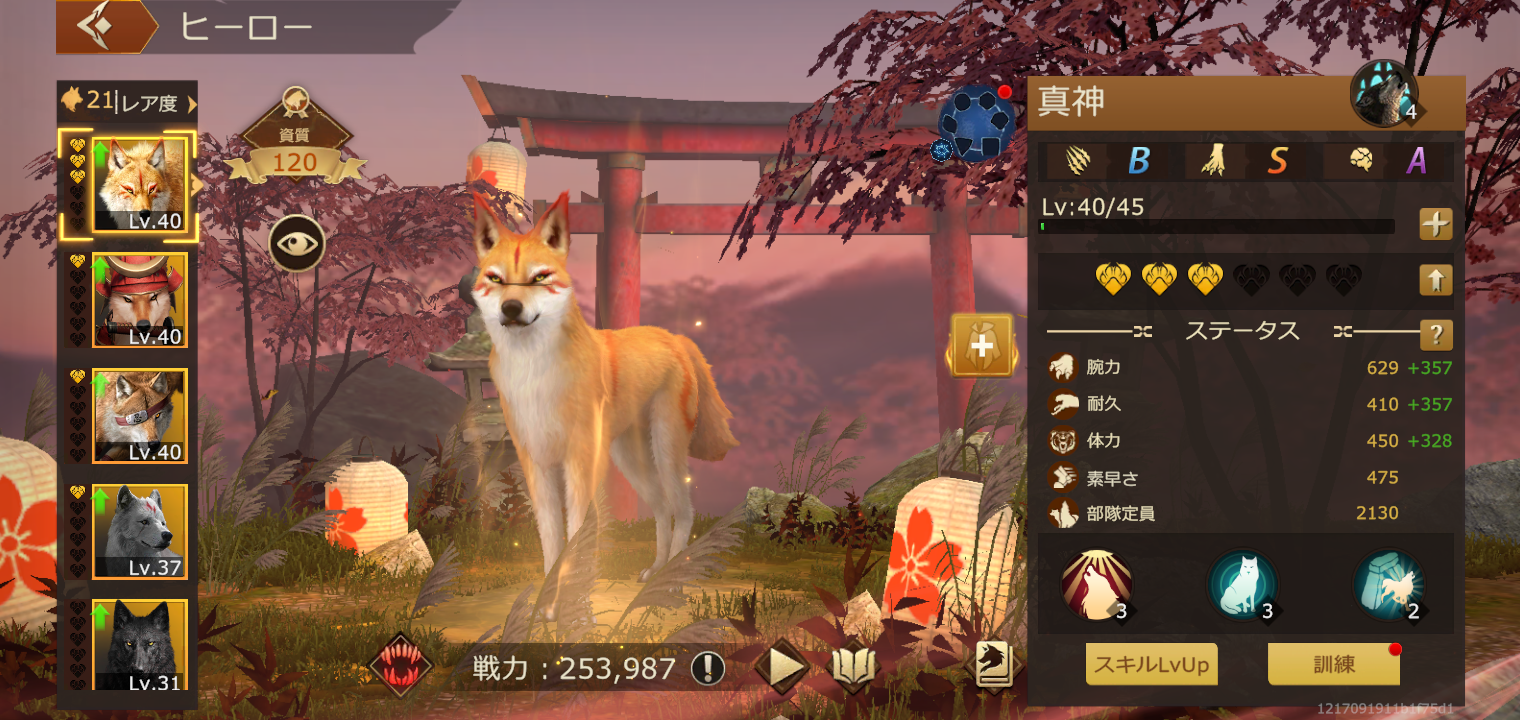The height and width of the screenshot is (720, 1520).
Task: Go back using the arrow button
Action: (96, 27)
